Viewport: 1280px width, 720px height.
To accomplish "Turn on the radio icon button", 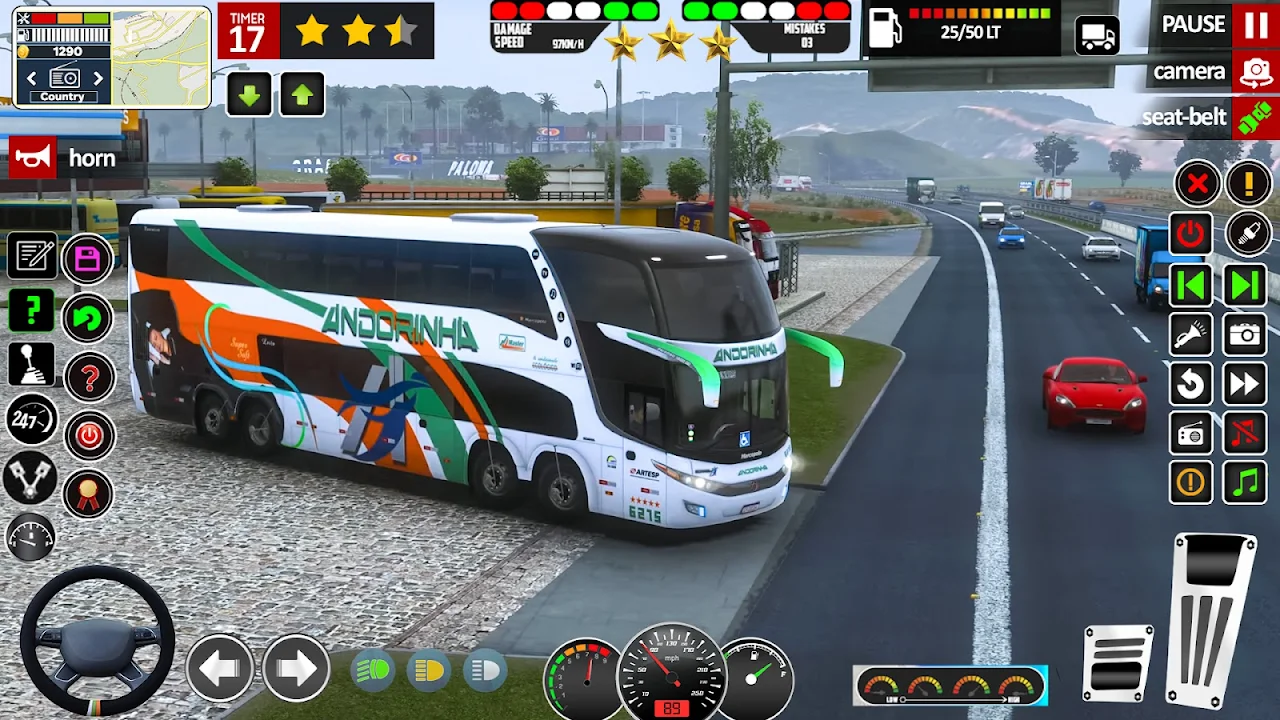I will pyautogui.click(x=1191, y=433).
